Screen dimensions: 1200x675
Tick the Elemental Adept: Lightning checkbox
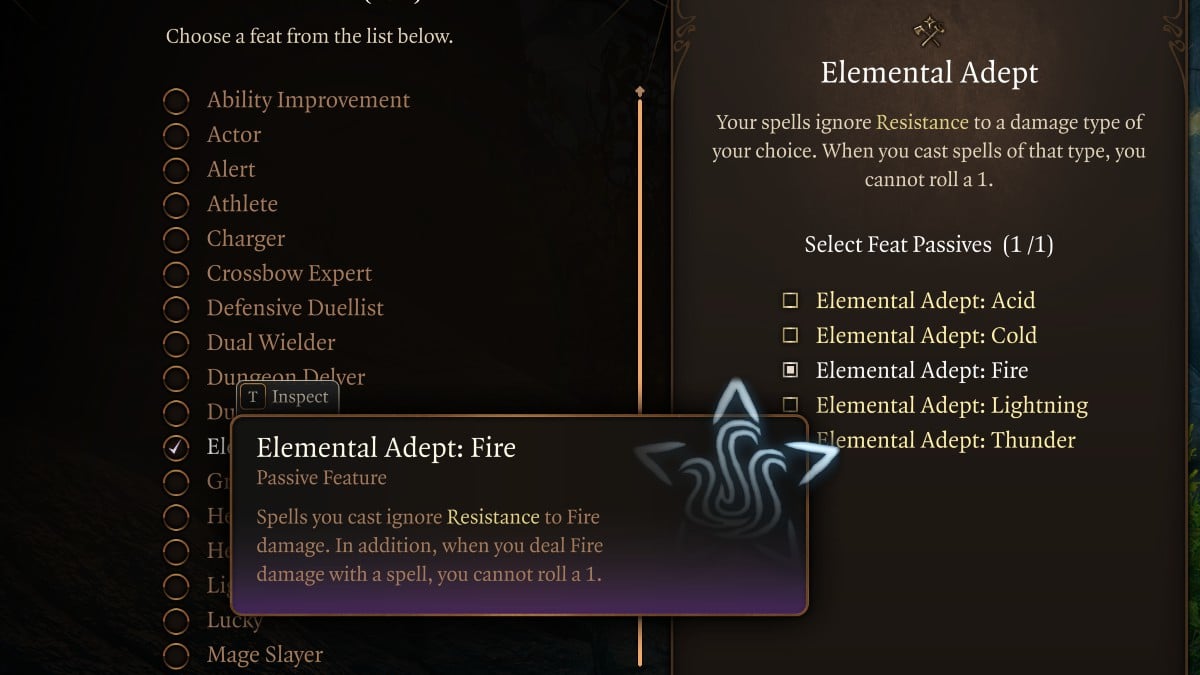coord(790,405)
